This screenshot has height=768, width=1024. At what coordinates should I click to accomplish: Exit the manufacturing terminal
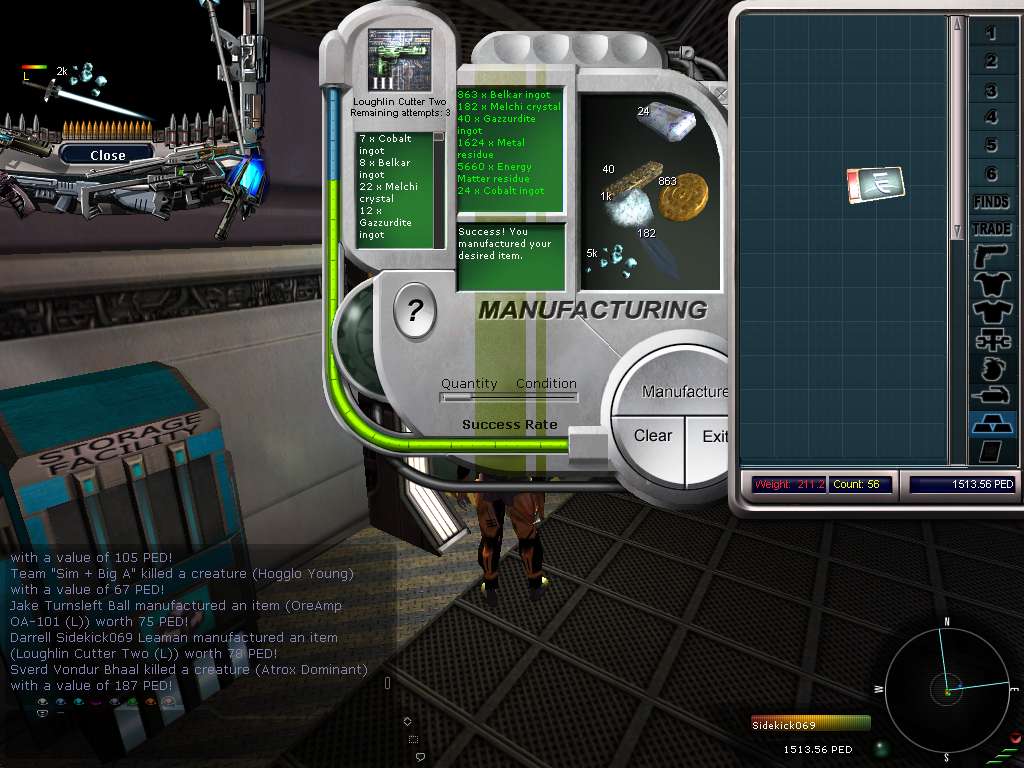tap(714, 437)
